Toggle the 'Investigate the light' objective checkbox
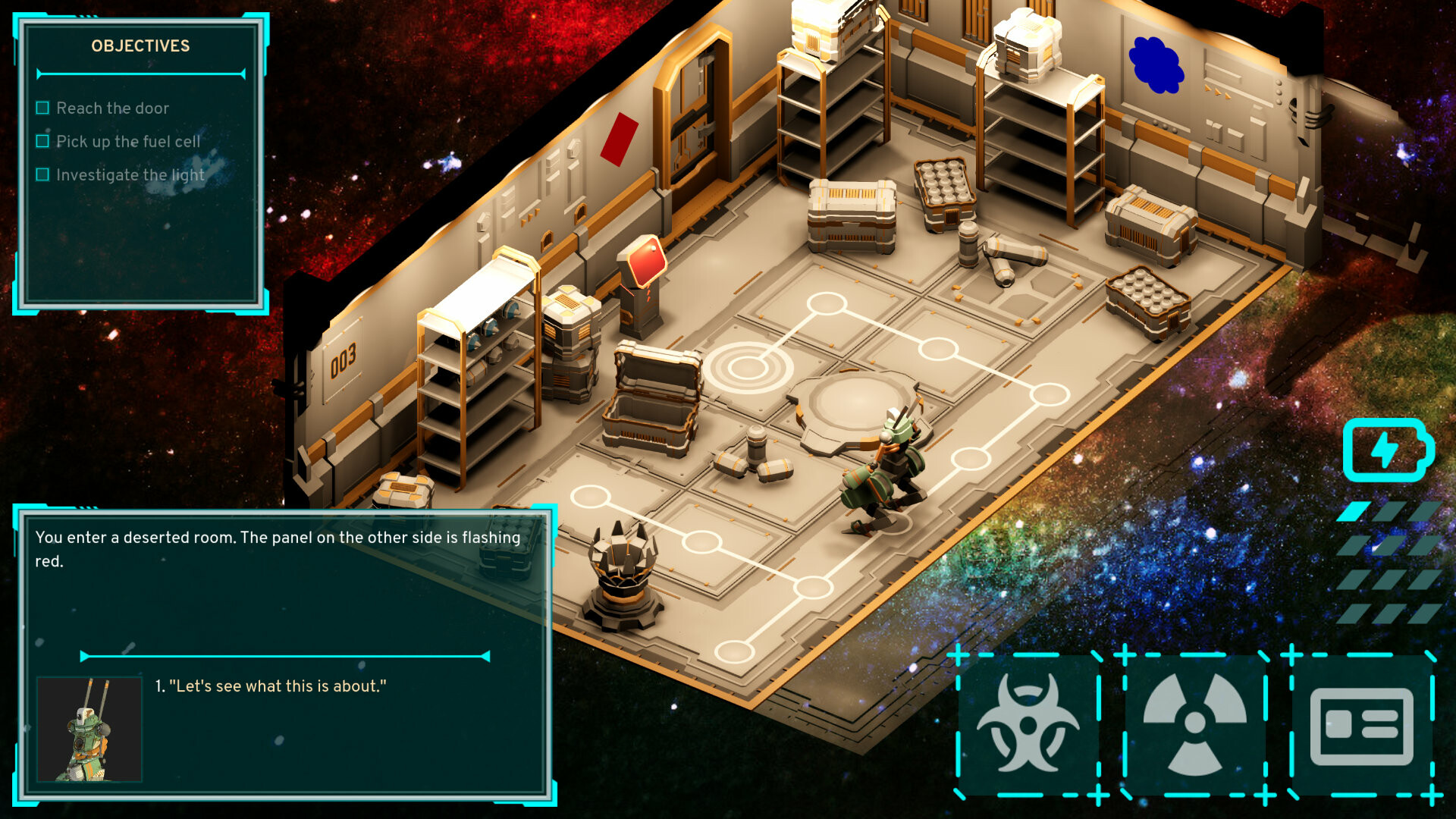 click(42, 174)
